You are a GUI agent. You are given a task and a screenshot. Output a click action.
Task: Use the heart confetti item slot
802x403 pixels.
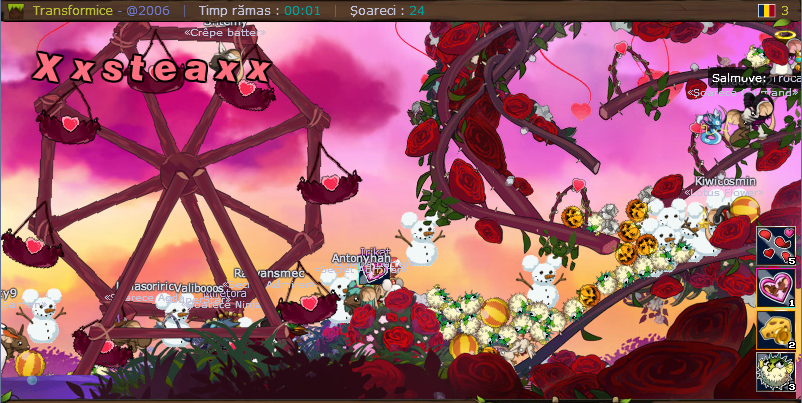tap(776, 245)
